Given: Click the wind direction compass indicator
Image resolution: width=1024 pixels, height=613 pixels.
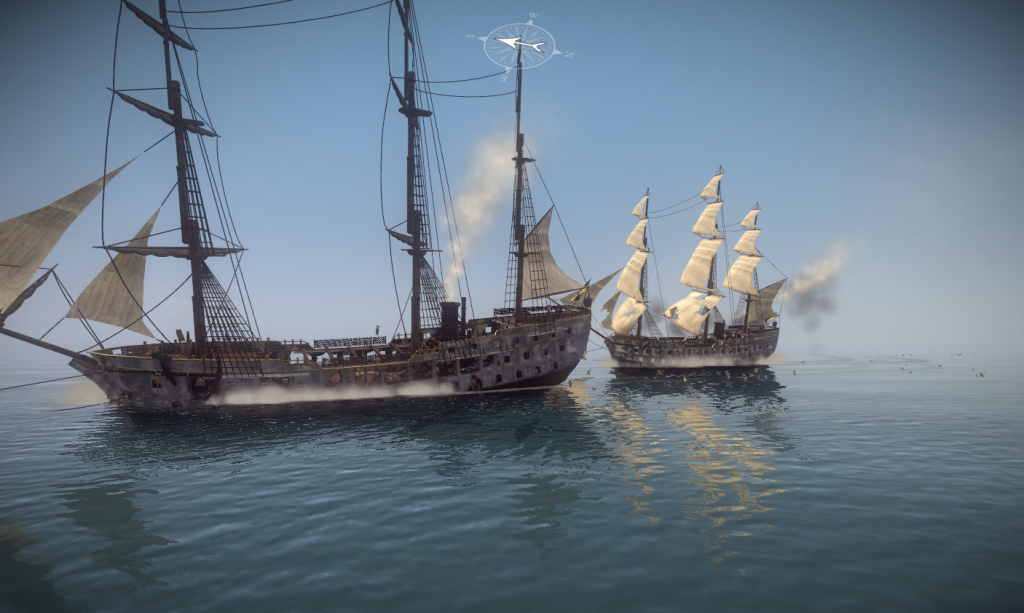Looking at the screenshot, I should (519, 45).
